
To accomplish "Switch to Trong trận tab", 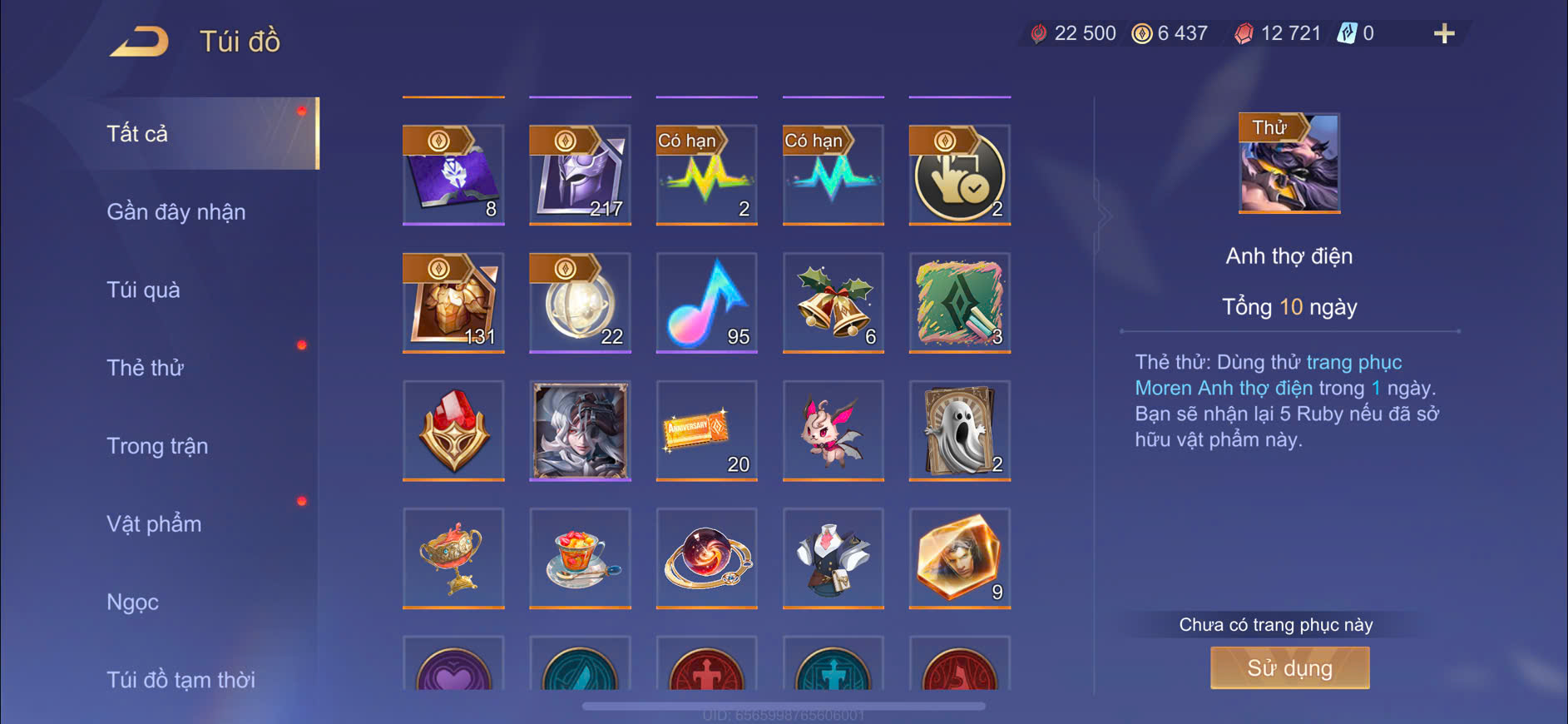I will coord(157,446).
